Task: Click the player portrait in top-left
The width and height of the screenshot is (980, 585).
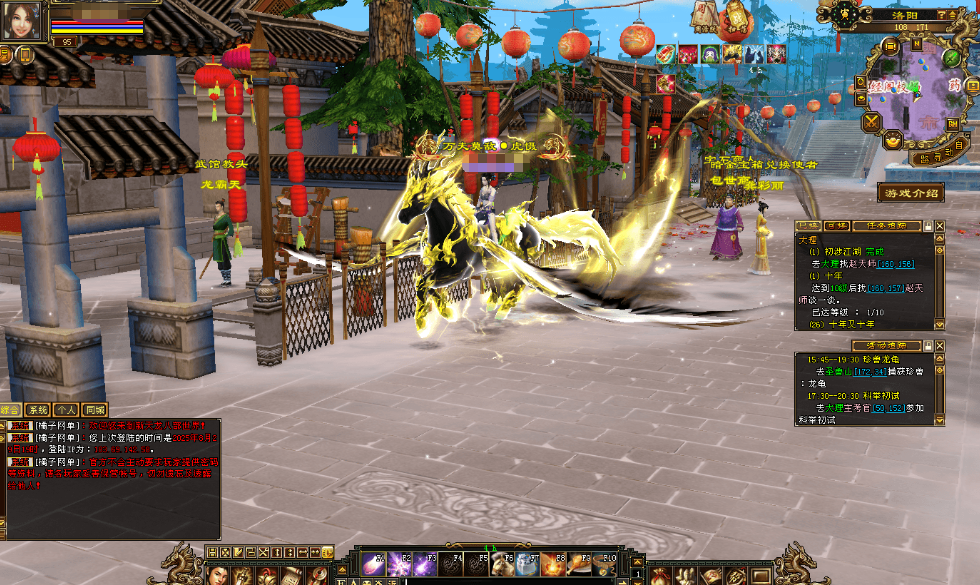Action: pos(25,20)
